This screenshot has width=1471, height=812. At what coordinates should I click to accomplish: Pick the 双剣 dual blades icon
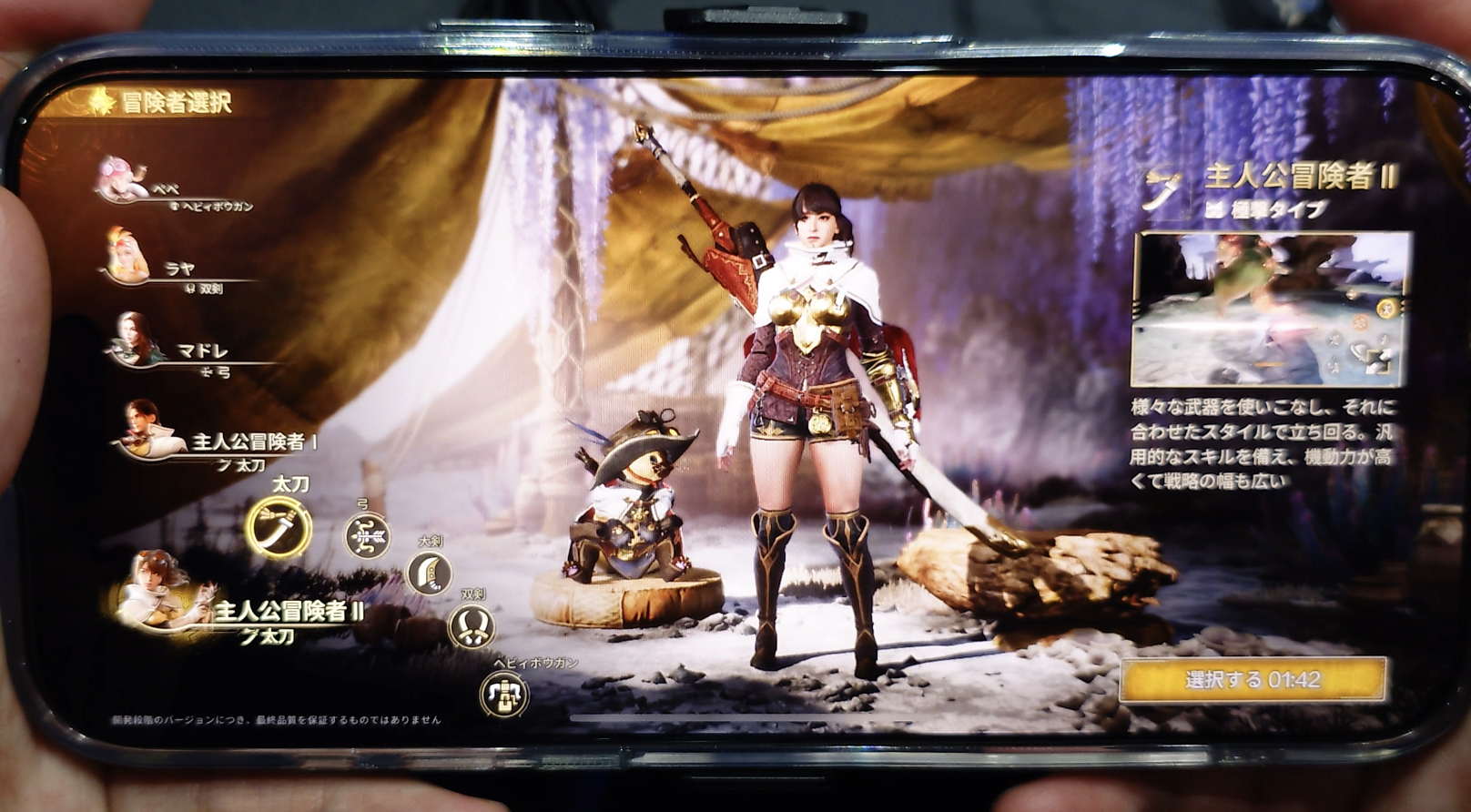pos(472,625)
